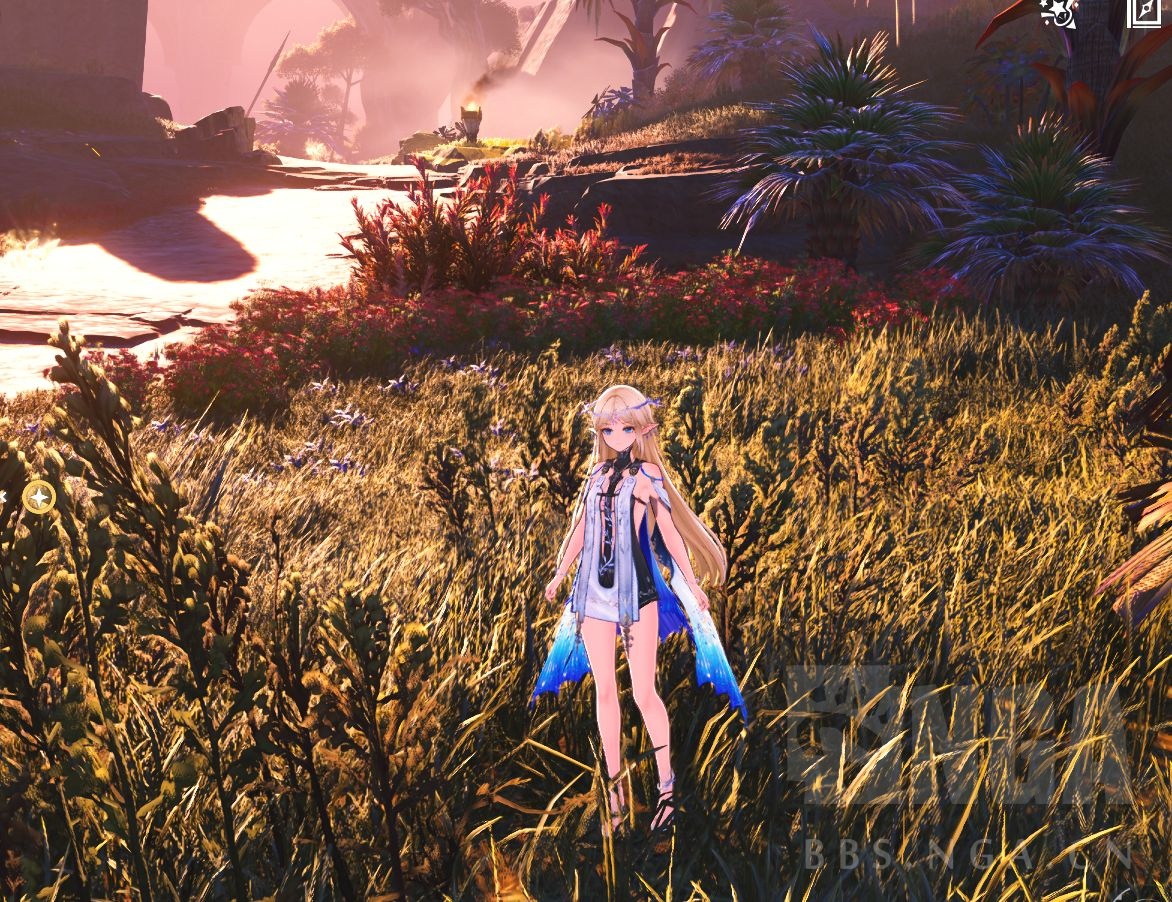Click the gold ring four-point star icon
This screenshot has height=902, width=1172.
coord(39,496)
